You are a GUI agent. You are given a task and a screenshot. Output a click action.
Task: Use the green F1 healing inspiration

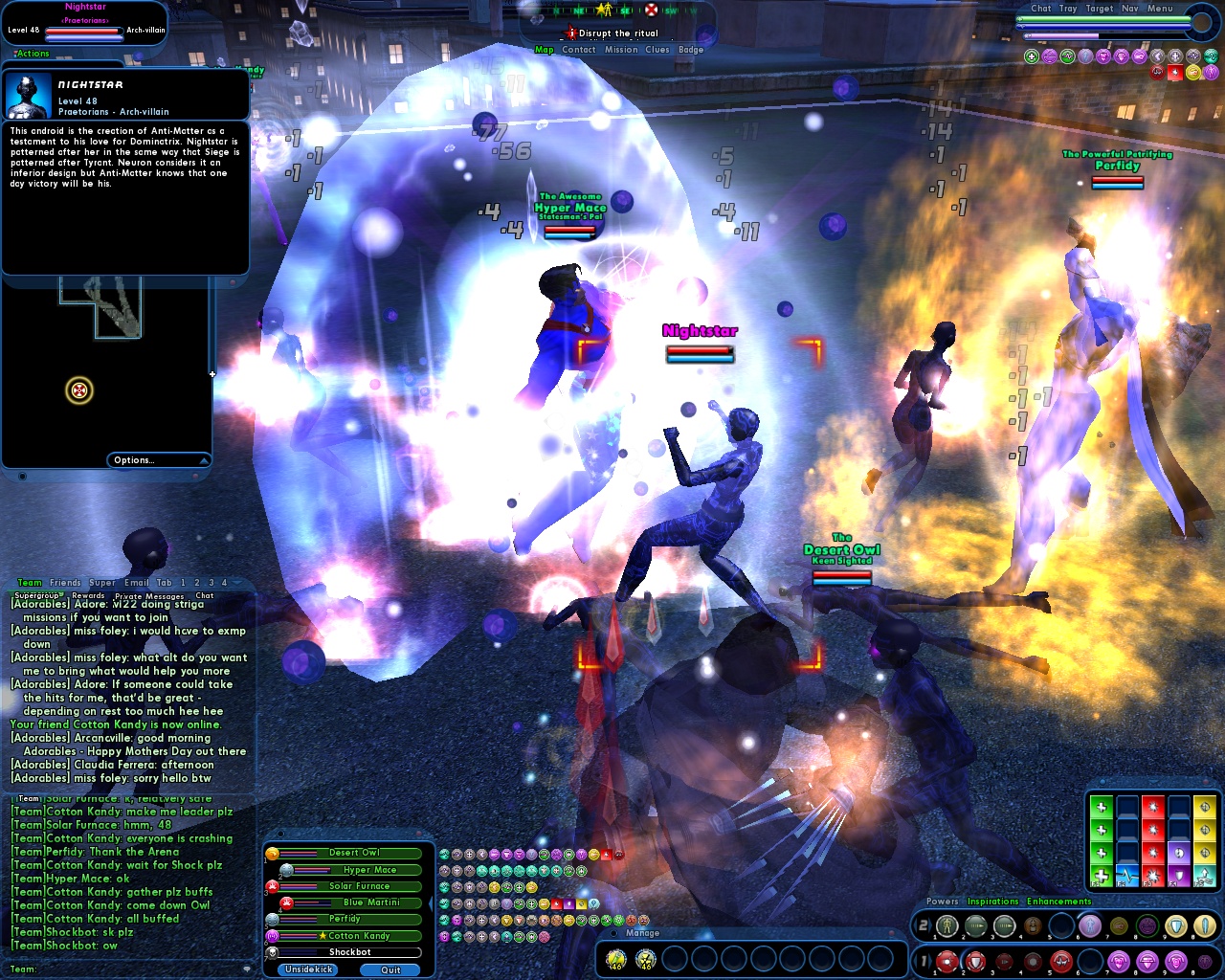pyautogui.click(x=1101, y=876)
